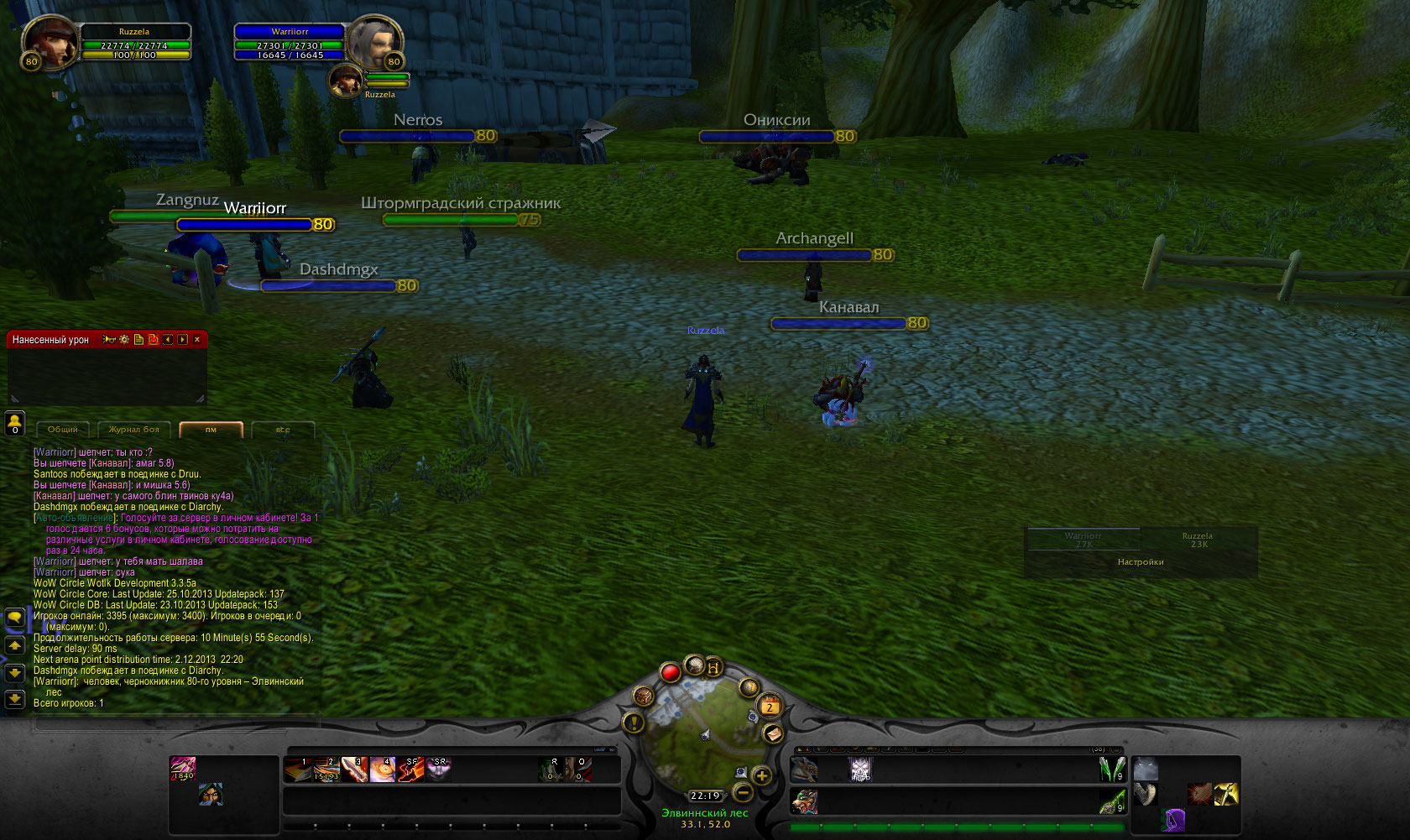Open the calendar button showing 2
1410x840 pixels.
point(770,707)
